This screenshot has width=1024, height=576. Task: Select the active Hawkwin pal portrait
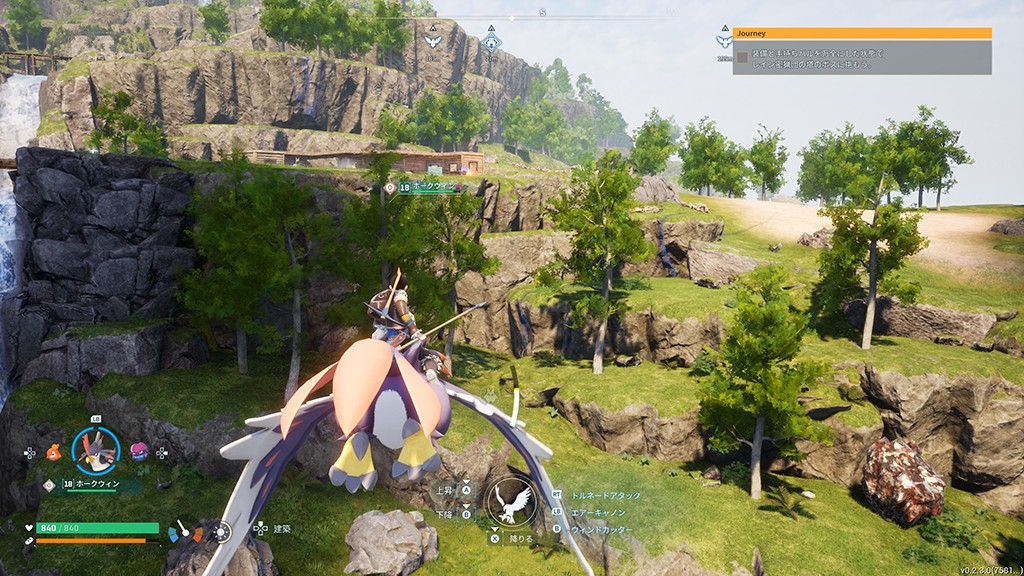coord(96,451)
